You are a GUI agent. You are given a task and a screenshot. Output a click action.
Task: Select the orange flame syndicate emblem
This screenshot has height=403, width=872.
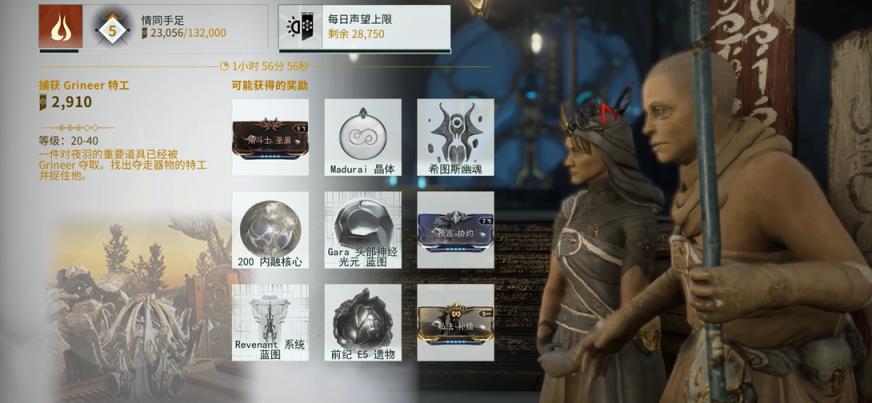pos(60,27)
